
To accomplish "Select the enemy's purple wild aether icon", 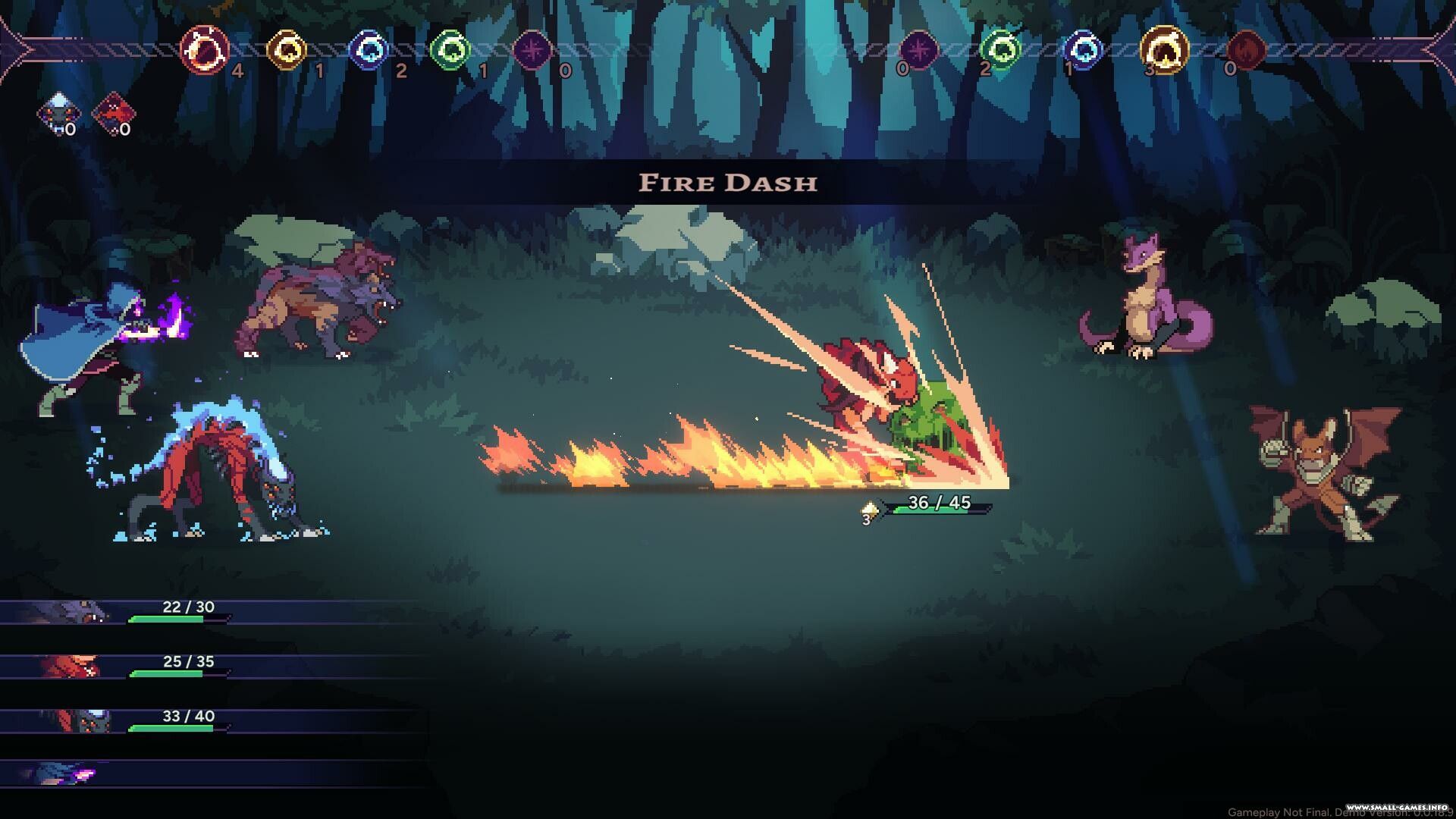I will [918, 51].
